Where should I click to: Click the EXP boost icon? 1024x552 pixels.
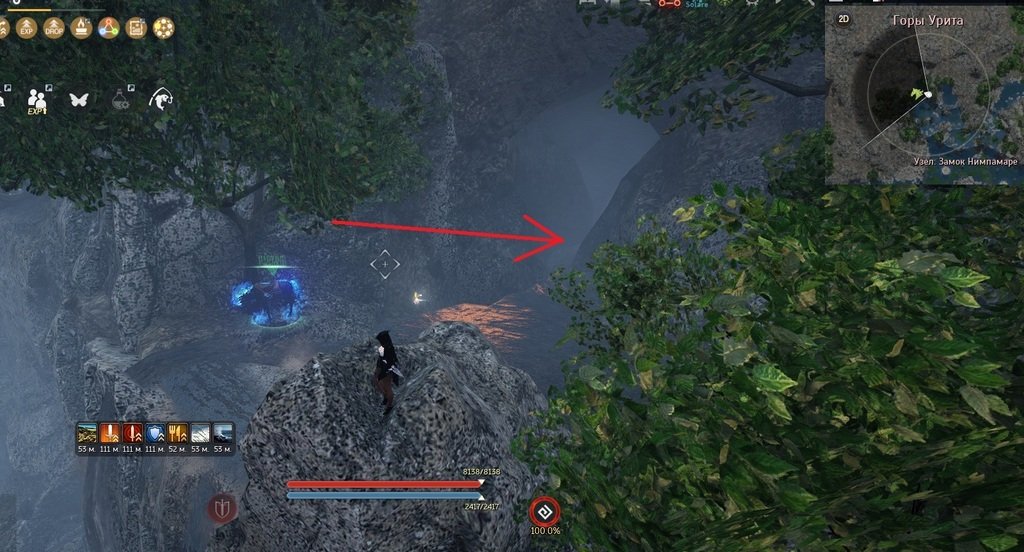click(x=27, y=28)
